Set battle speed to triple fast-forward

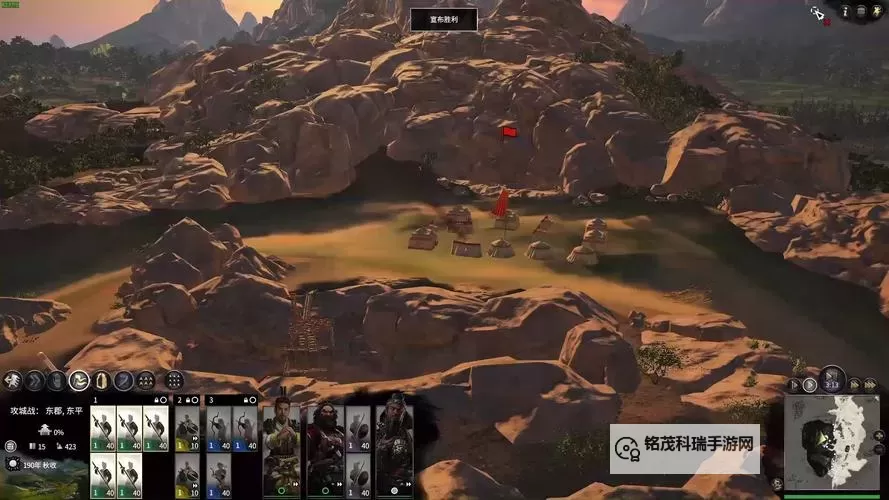pos(868,385)
